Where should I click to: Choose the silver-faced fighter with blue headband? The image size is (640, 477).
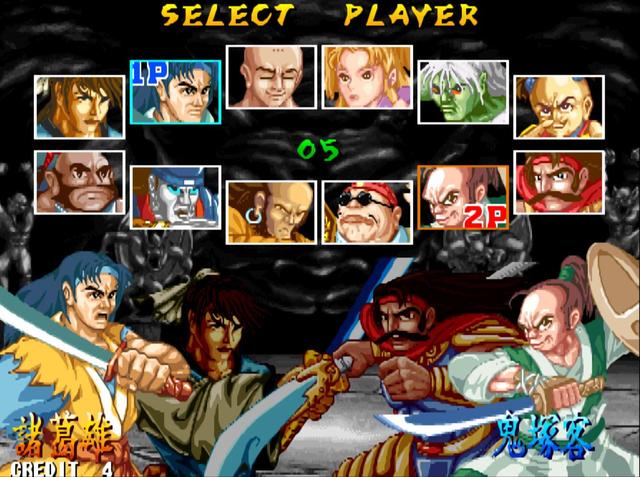click(x=176, y=197)
